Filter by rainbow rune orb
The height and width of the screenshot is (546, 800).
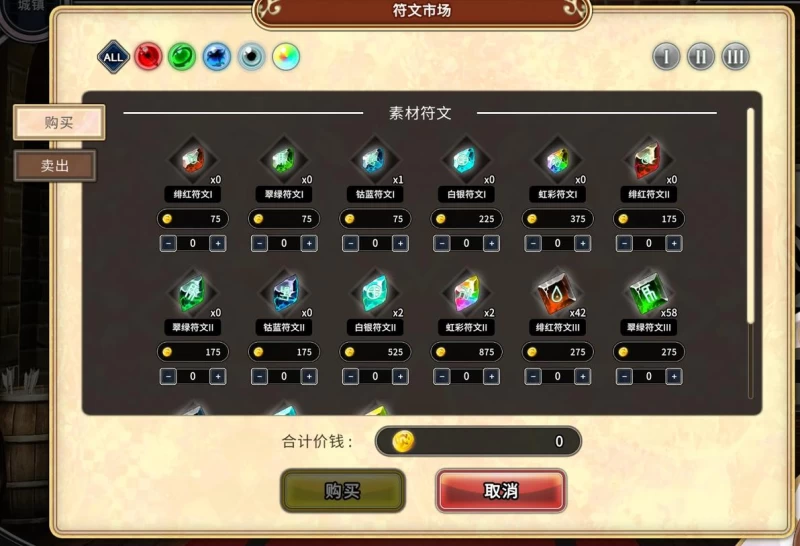(x=286, y=57)
